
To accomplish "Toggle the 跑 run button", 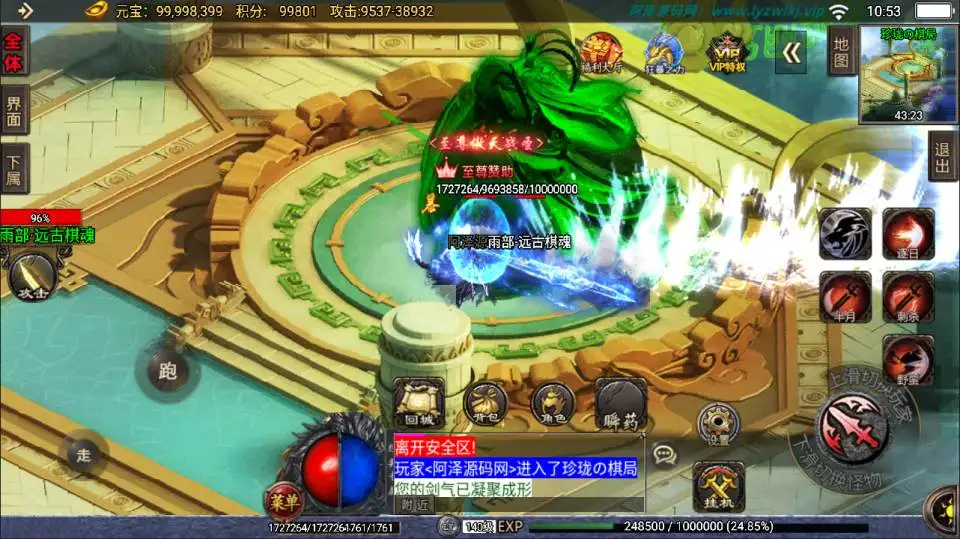I will point(167,369).
